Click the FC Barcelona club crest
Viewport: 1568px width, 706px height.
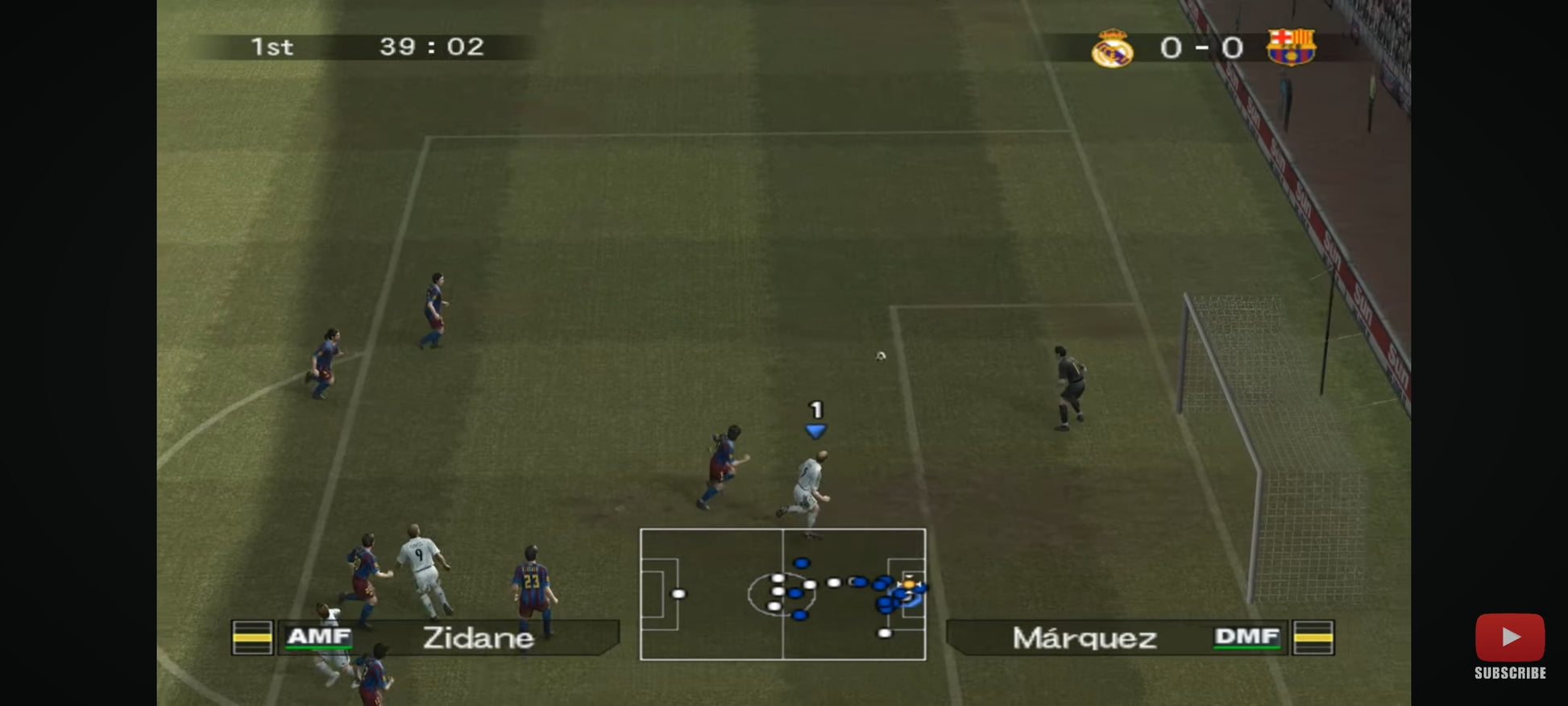click(x=1290, y=47)
